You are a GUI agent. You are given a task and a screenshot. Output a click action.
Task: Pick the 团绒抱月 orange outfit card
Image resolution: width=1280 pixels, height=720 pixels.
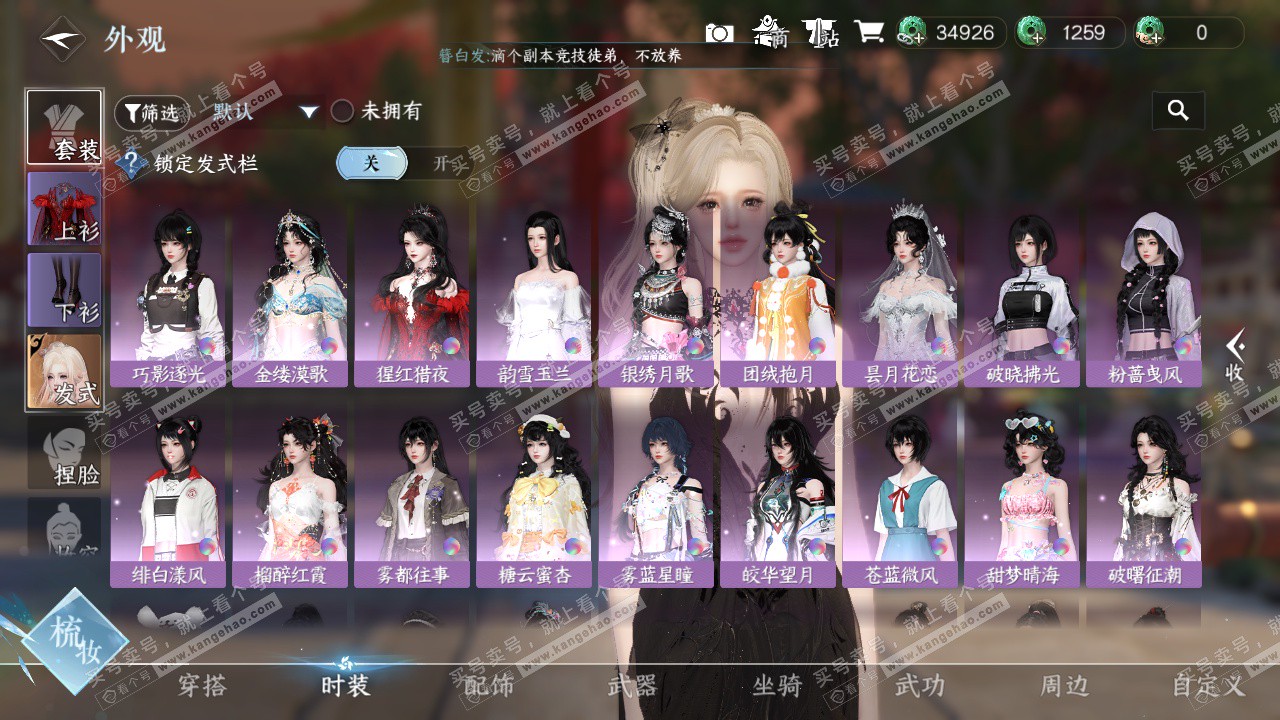coord(779,298)
